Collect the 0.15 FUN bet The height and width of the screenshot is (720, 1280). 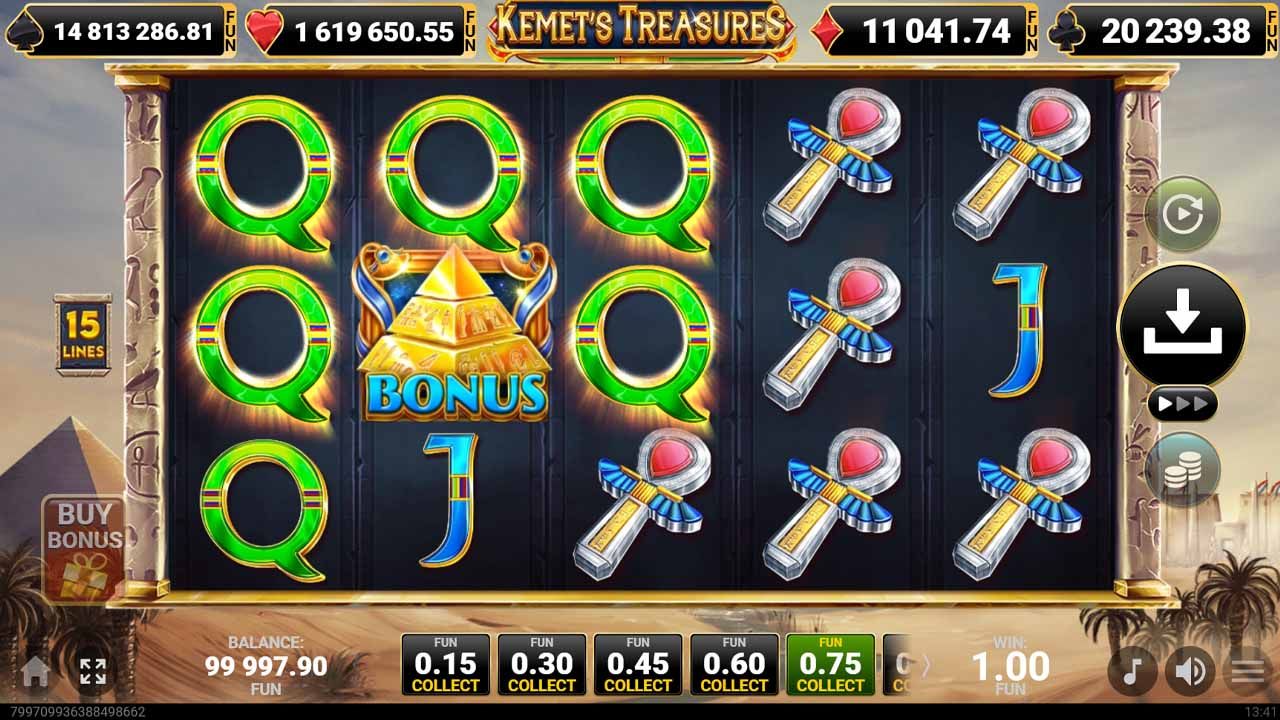pos(446,662)
